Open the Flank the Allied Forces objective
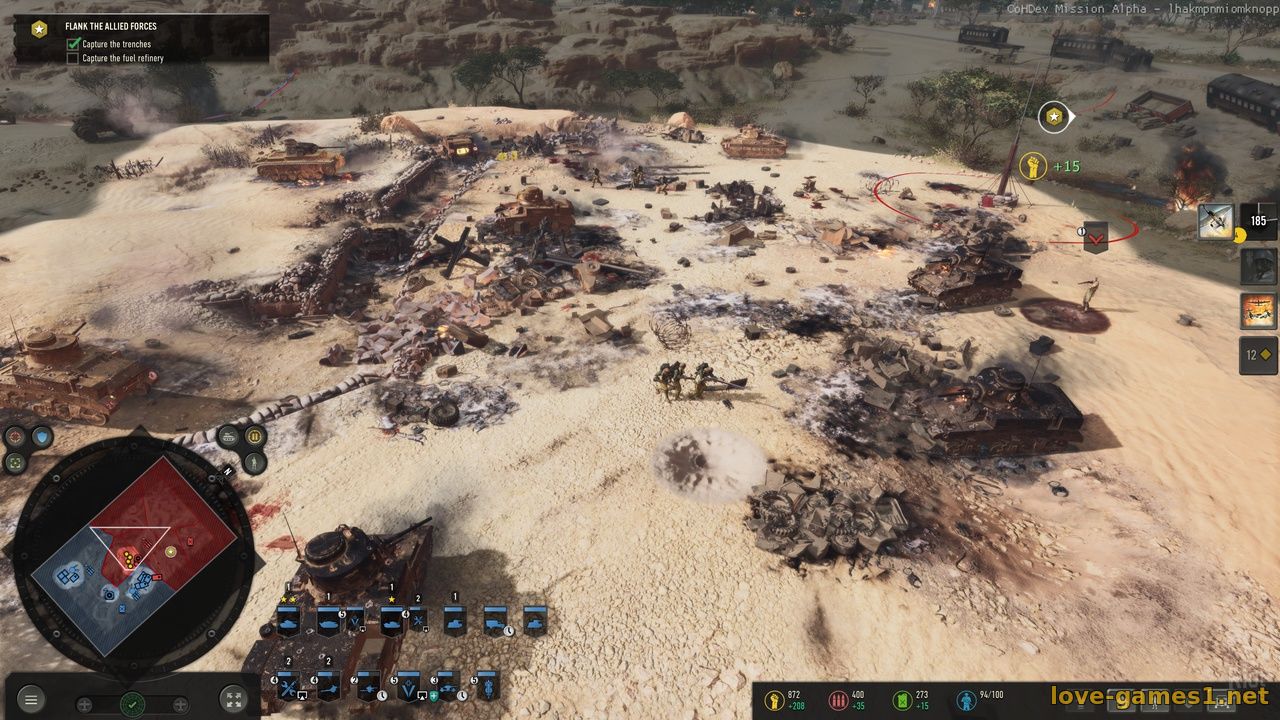The height and width of the screenshot is (720, 1280). click(x=111, y=27)
